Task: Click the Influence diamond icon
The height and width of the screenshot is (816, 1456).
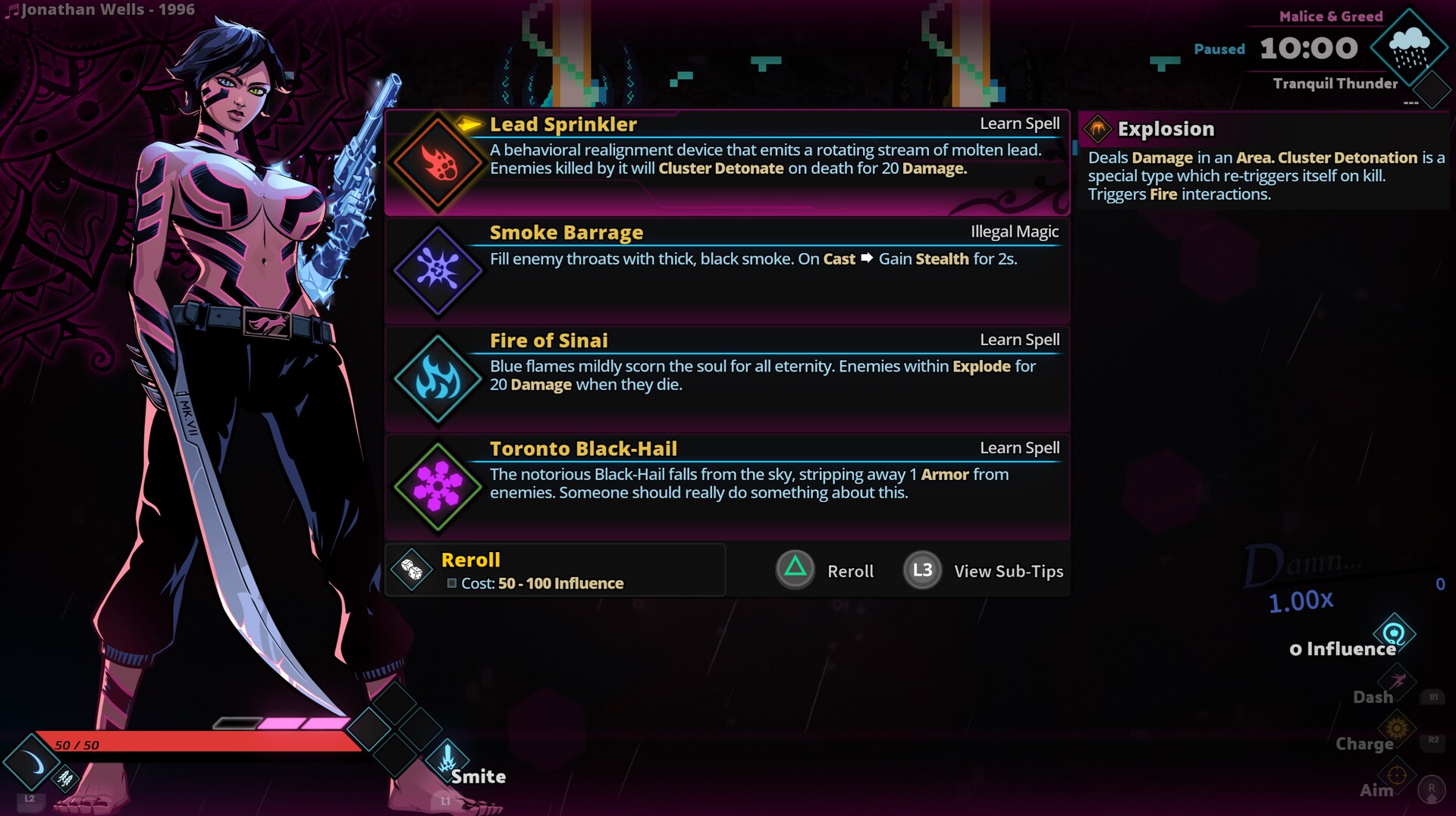Action: pyautogui.click(x=1394, y=631)
